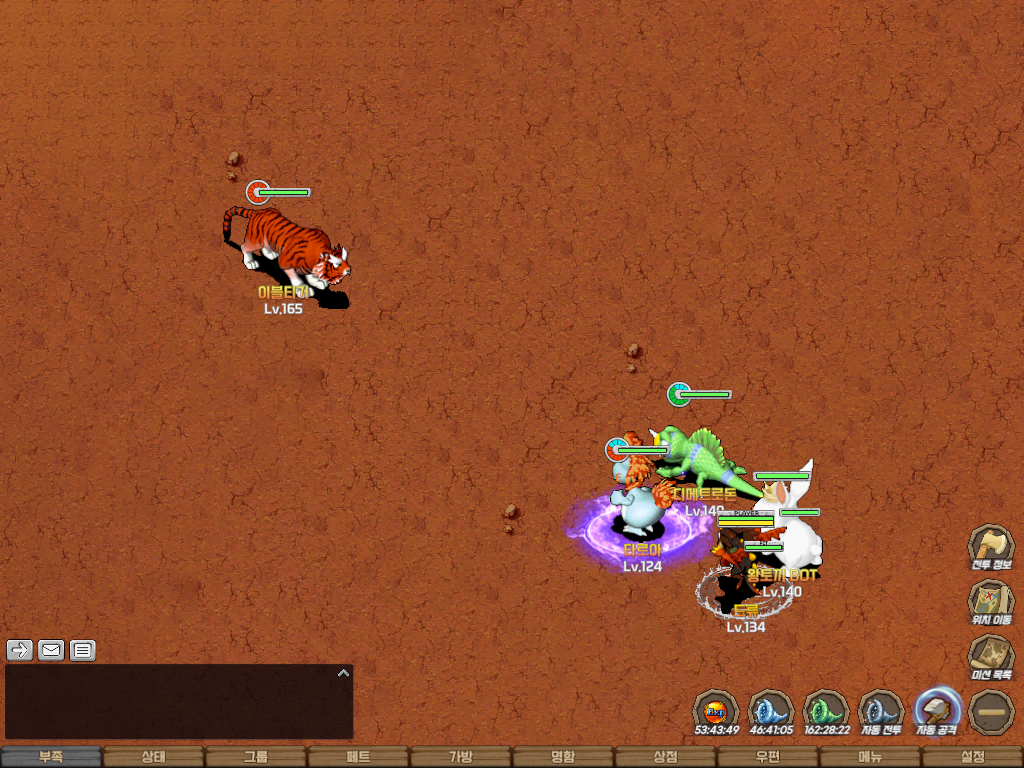Toggle the 자동 공격 auto attack hammer

937,710
